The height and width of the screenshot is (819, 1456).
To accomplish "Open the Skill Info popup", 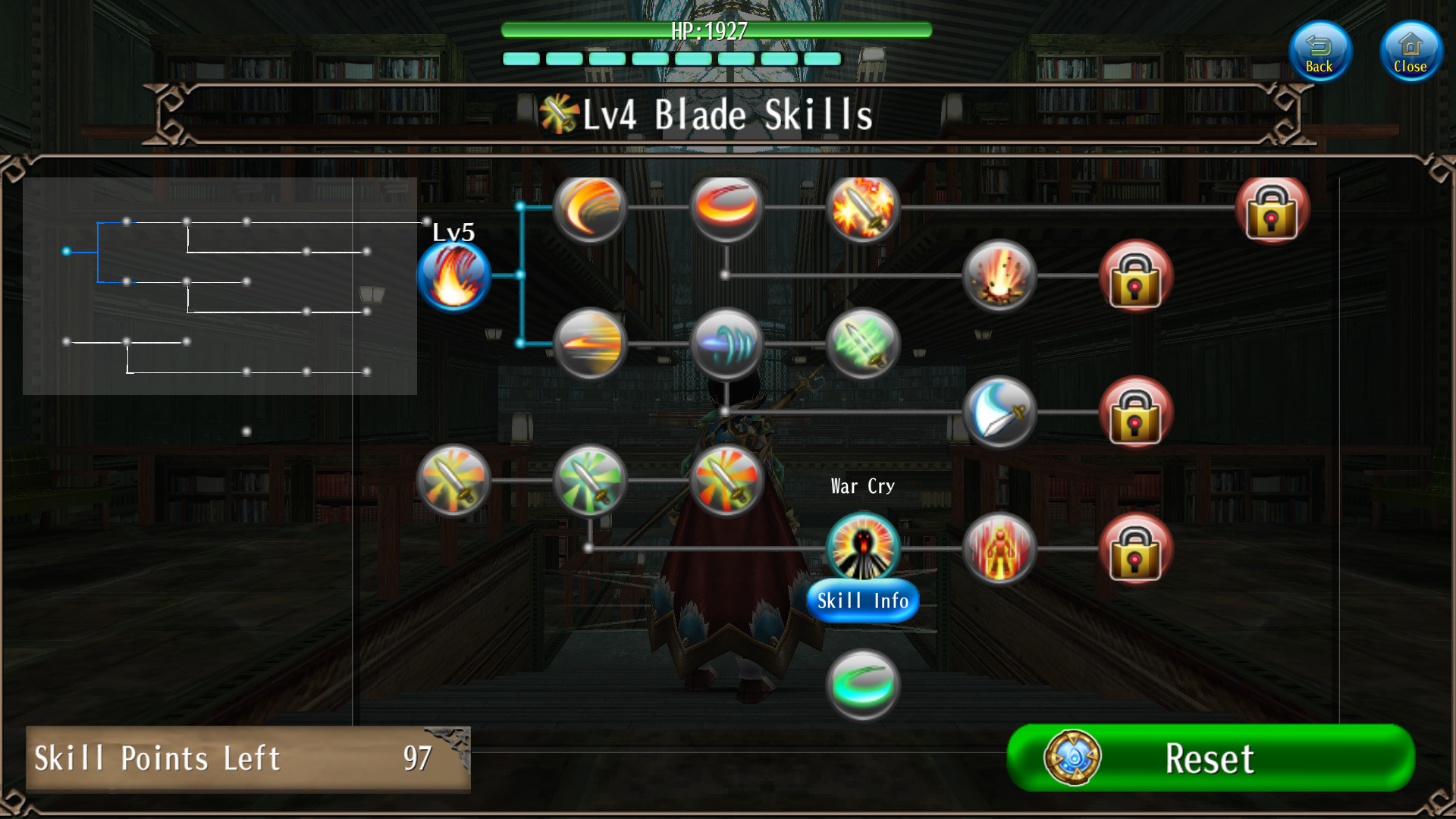I will click(x=863, y=601).
